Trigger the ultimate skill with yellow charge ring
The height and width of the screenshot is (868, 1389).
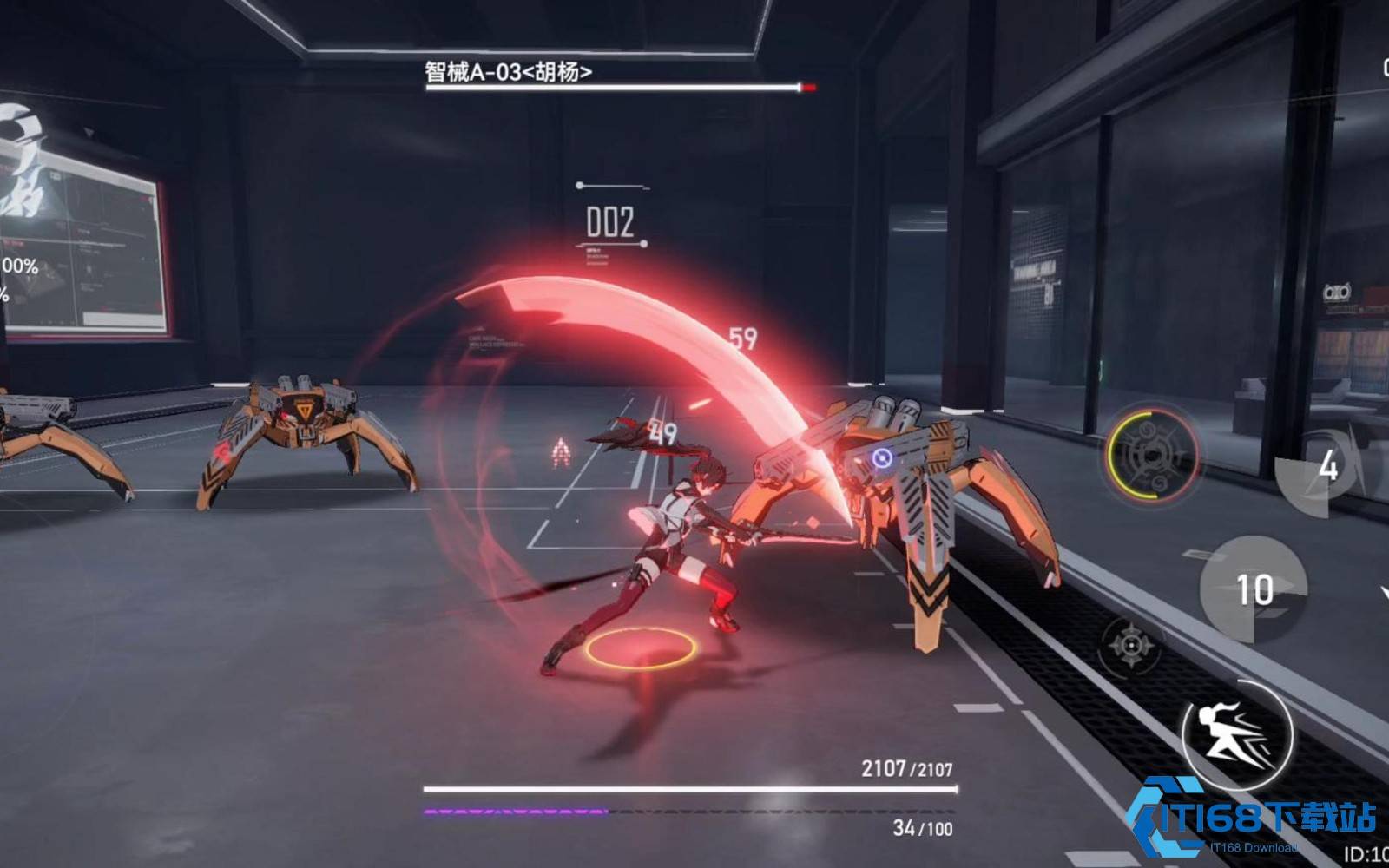[1152, 455]
